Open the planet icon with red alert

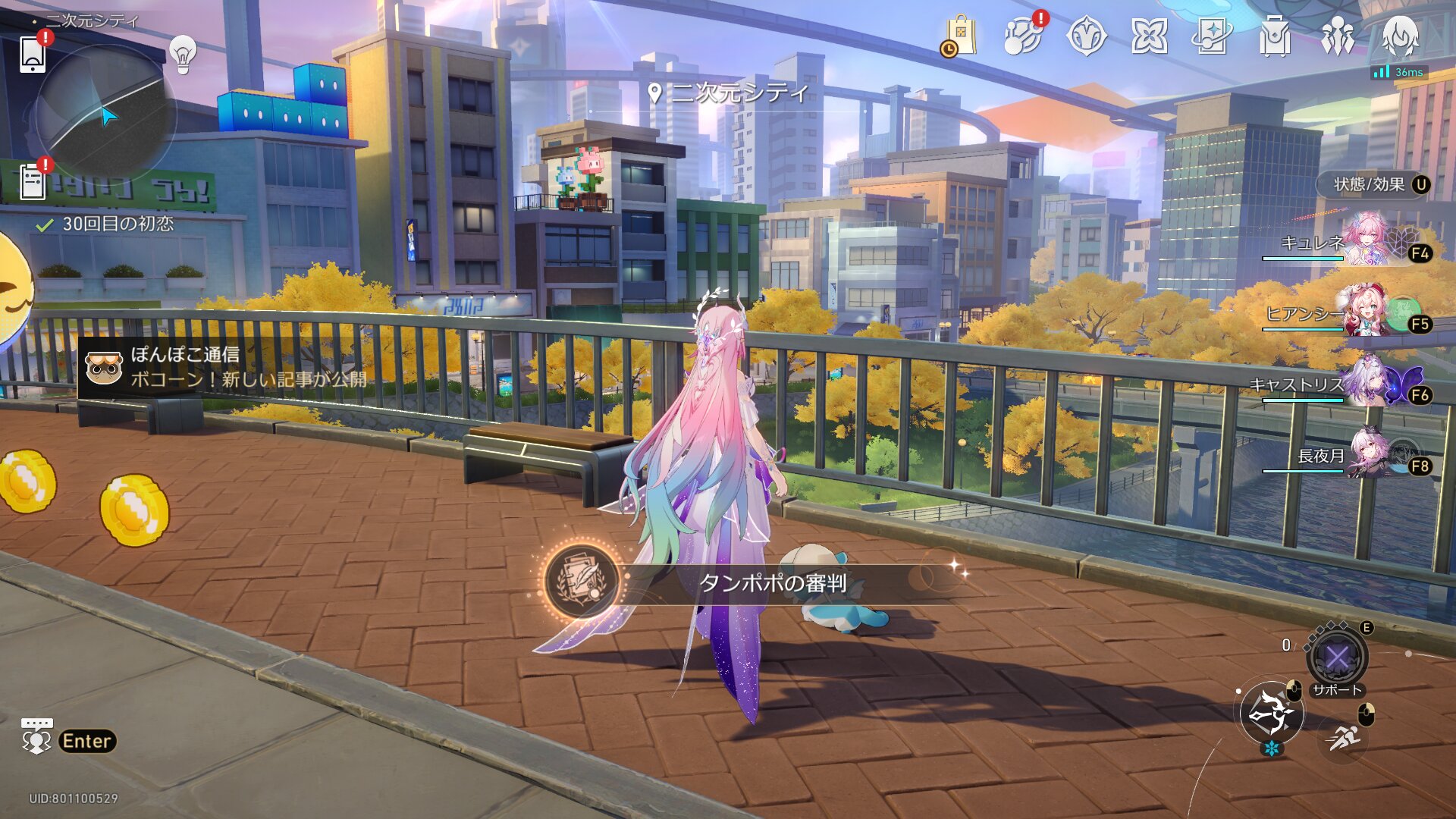pos(1023,36)
